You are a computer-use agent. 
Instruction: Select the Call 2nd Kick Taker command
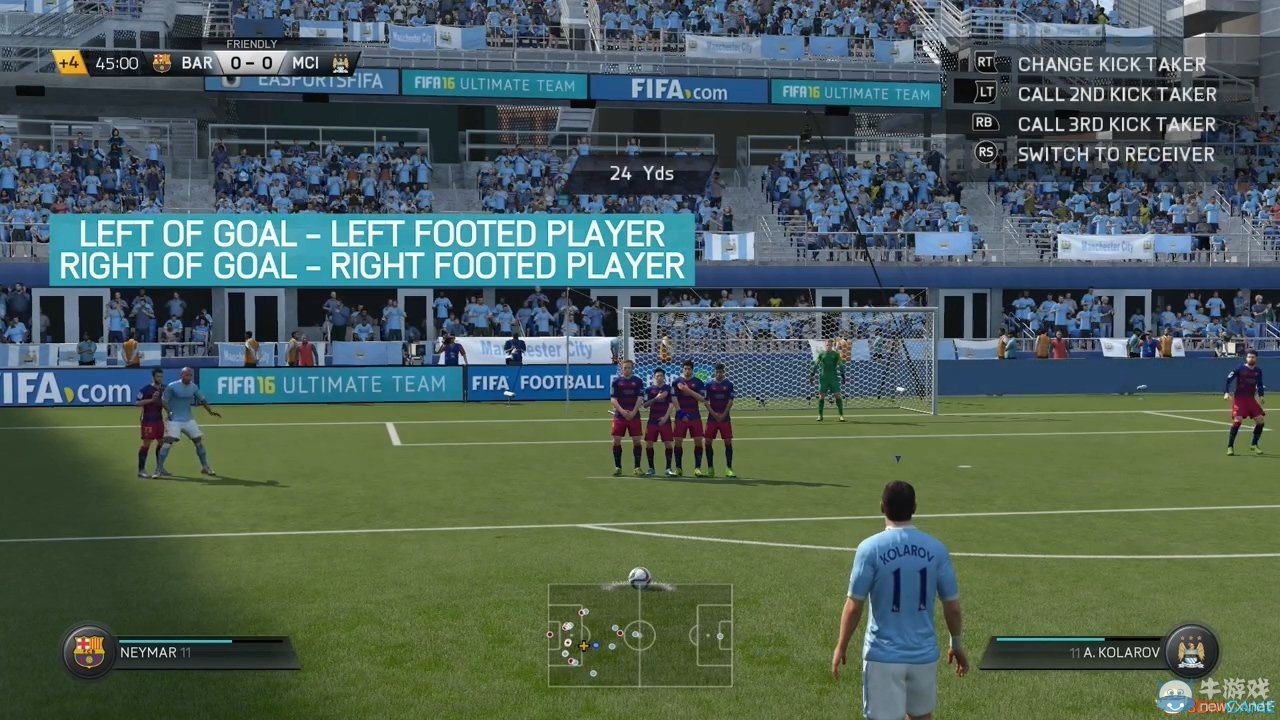1118,94
